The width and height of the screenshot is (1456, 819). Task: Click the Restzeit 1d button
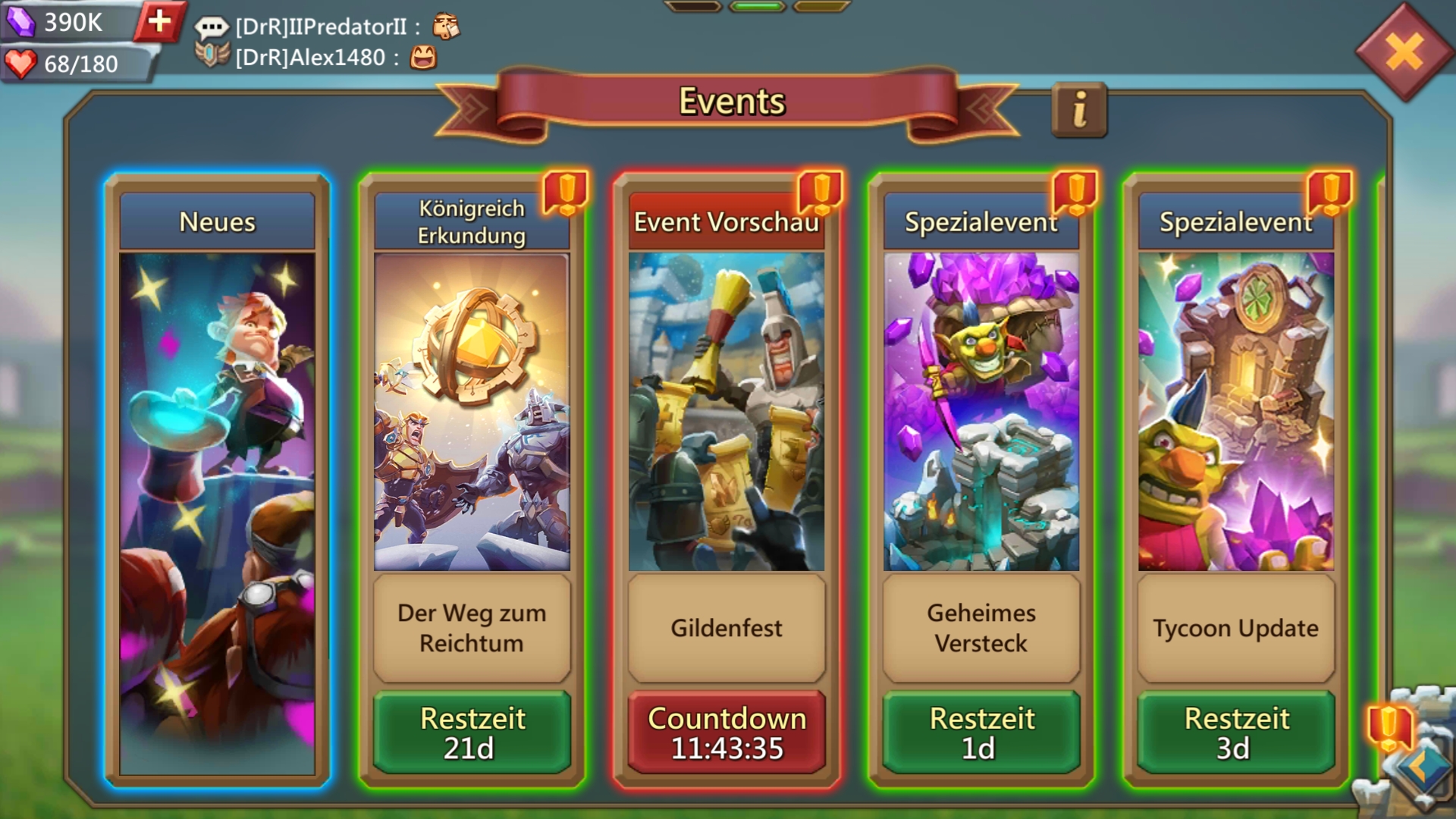(x=981, y=733)
